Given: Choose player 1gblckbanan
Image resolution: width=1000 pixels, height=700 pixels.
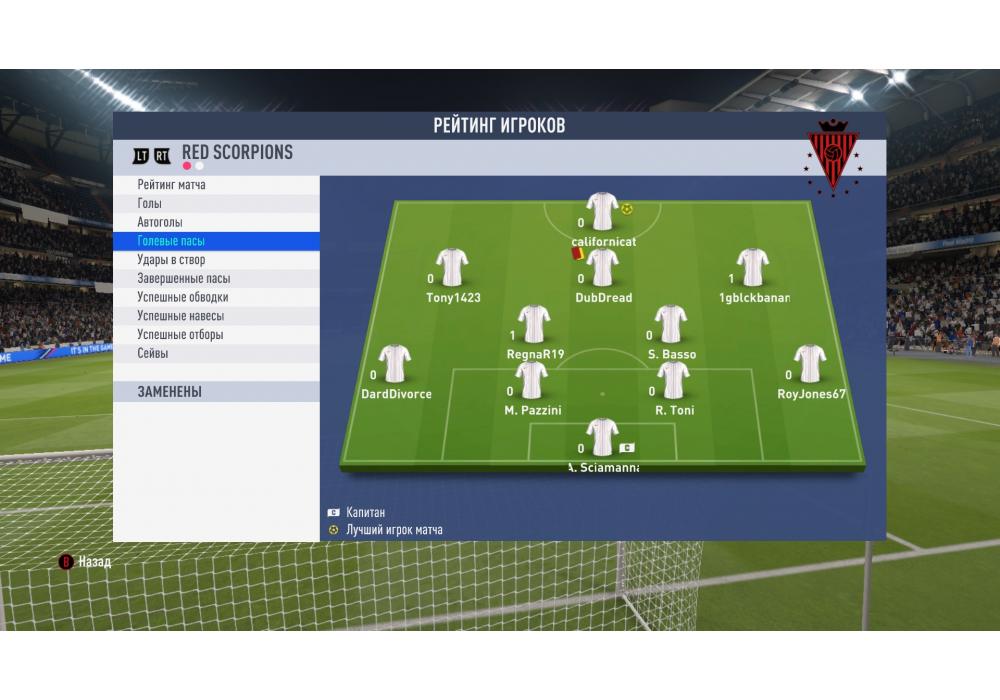Looking at the screenshot, I should [x=753, y=268].
